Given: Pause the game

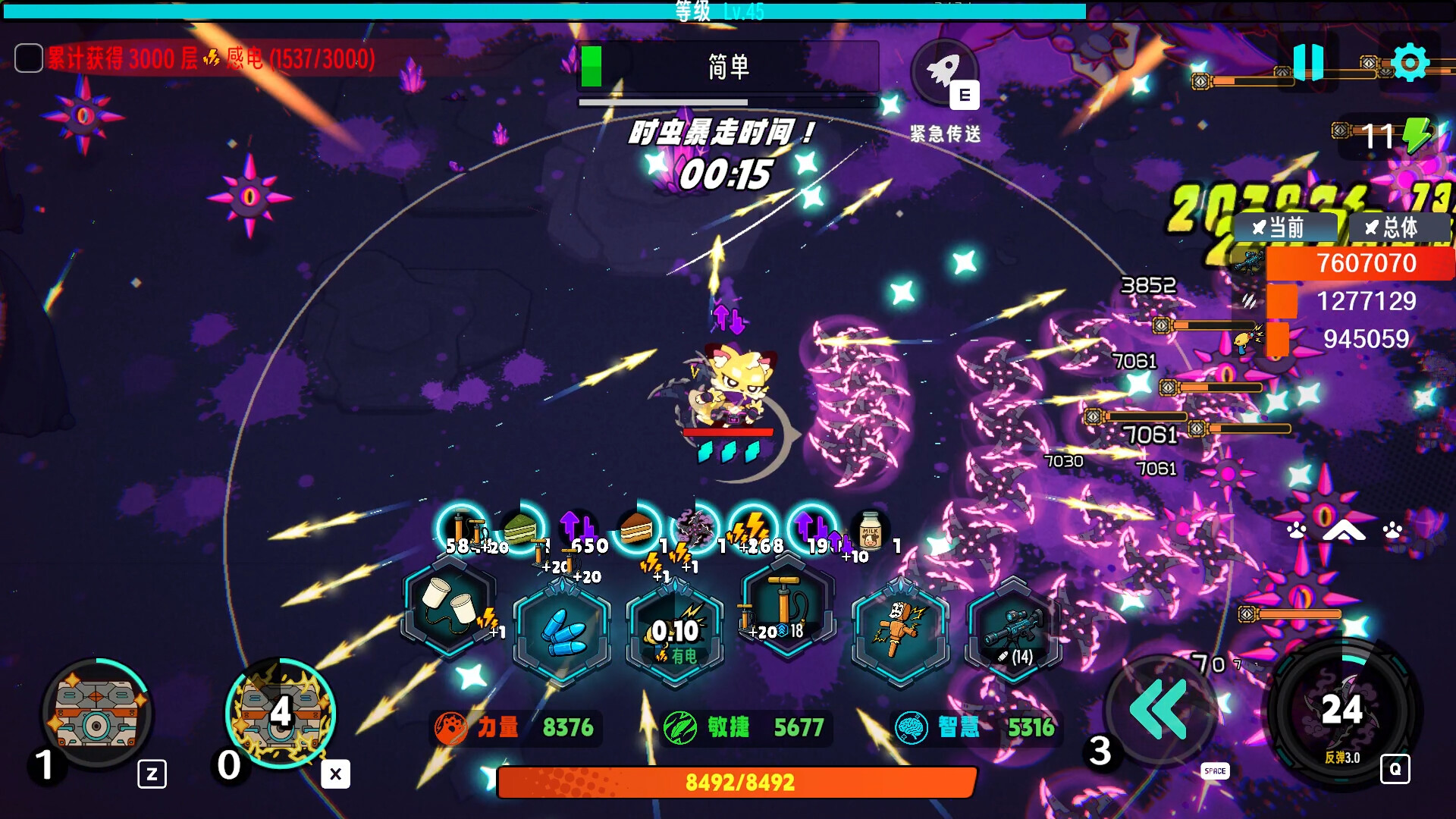Looking at the screenshot, I should click(1308, 61).
